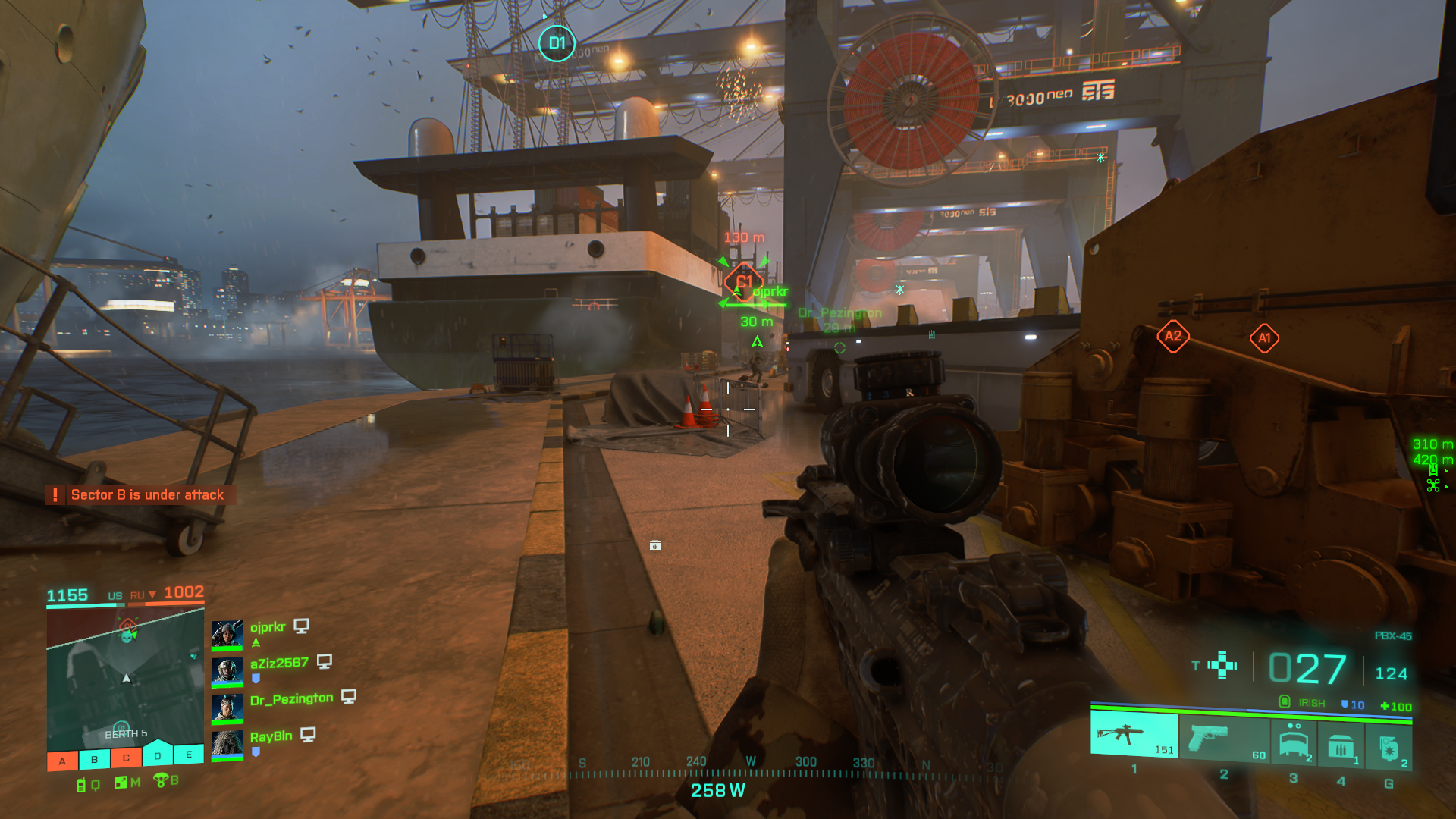Select sector B on the sector bar

pyautogui.click(x=94, y=759)
